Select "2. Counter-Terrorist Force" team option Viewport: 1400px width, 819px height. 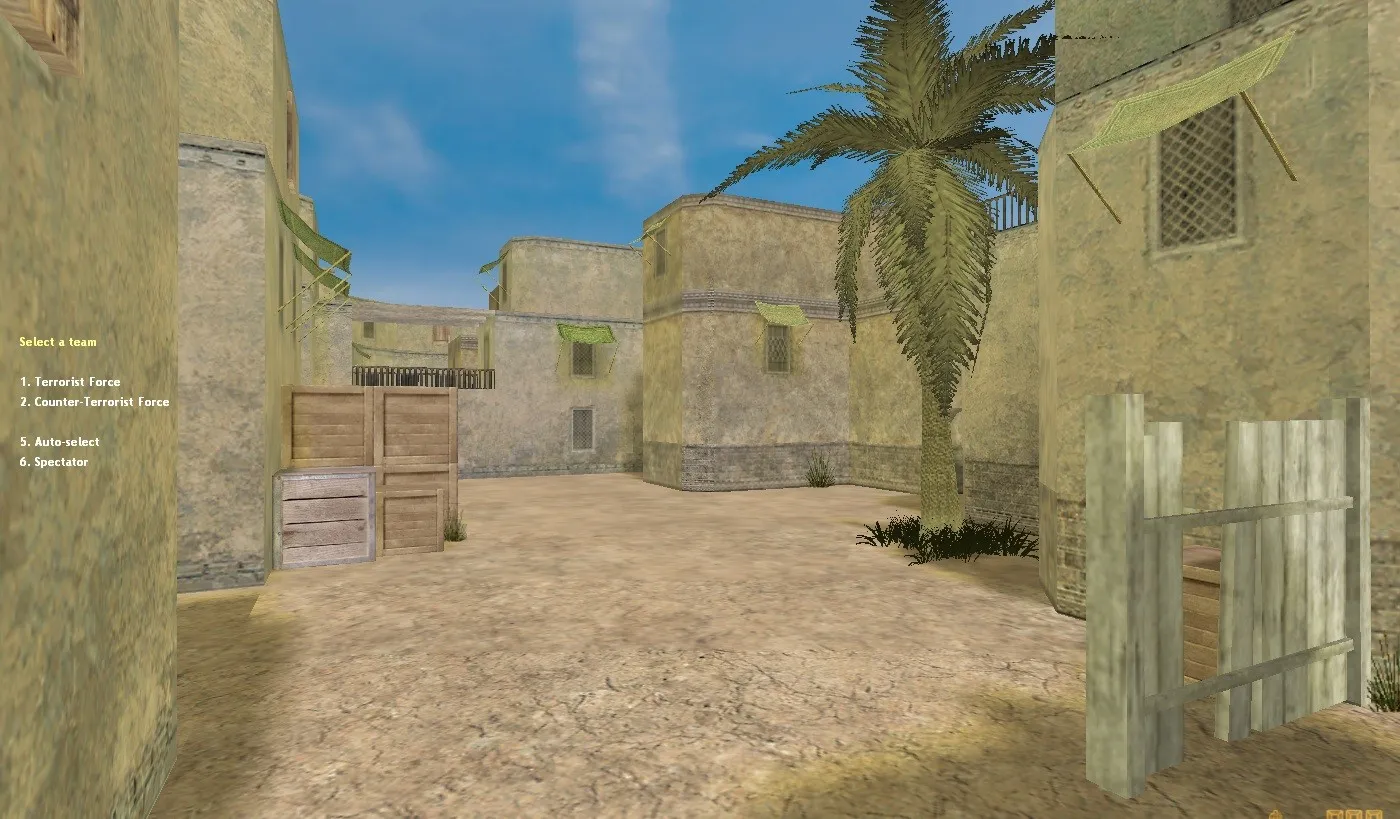96,401
